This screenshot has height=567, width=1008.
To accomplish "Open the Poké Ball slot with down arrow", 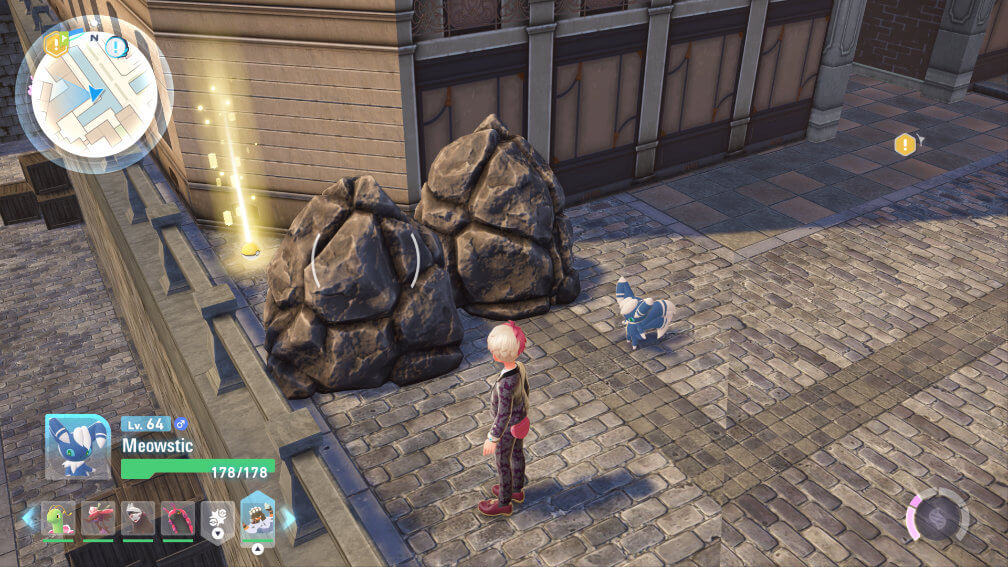I will pyautogui.click(x=218, y=522).
